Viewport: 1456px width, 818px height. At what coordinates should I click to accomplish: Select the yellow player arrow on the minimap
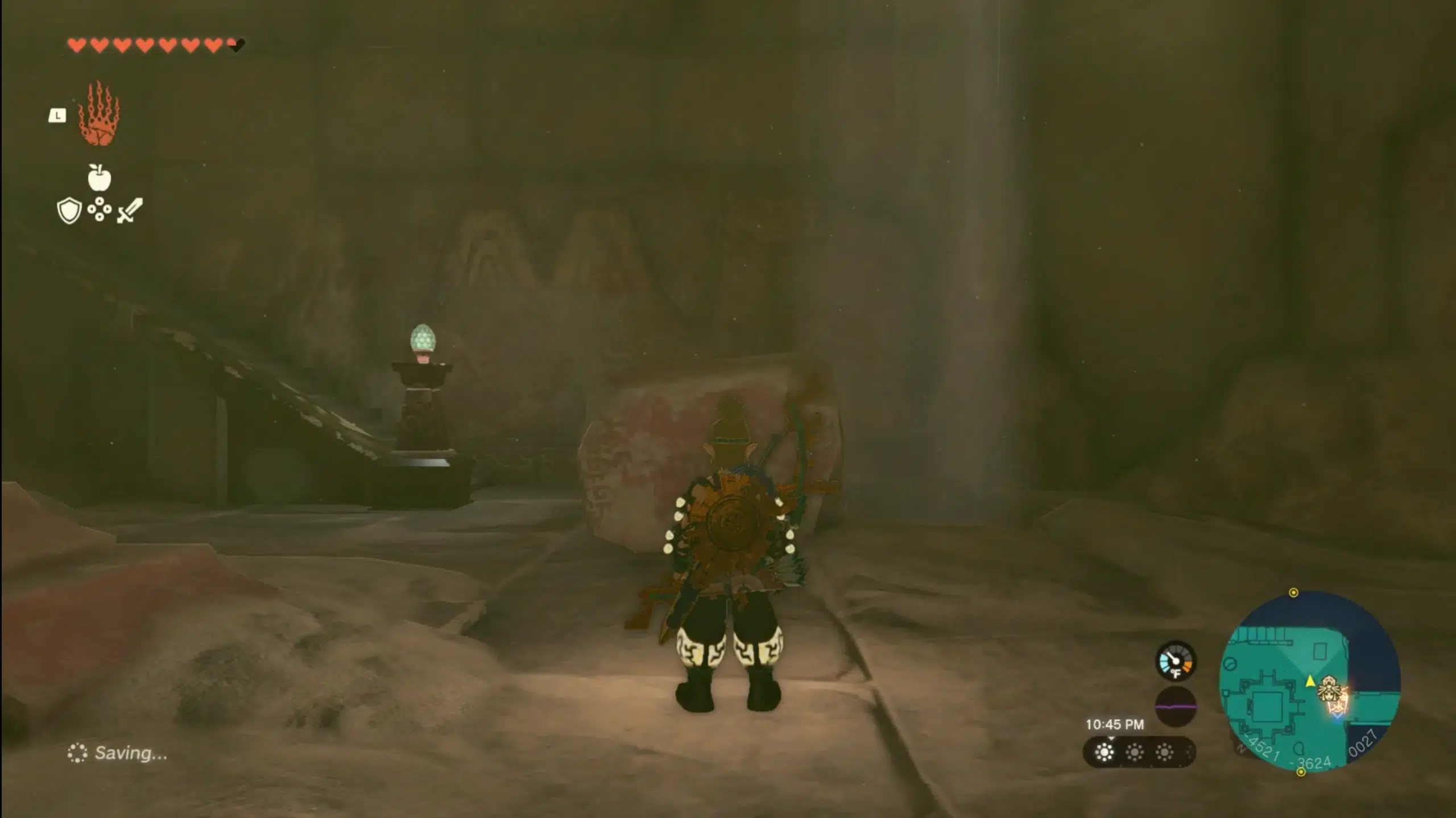point(1310,681)
